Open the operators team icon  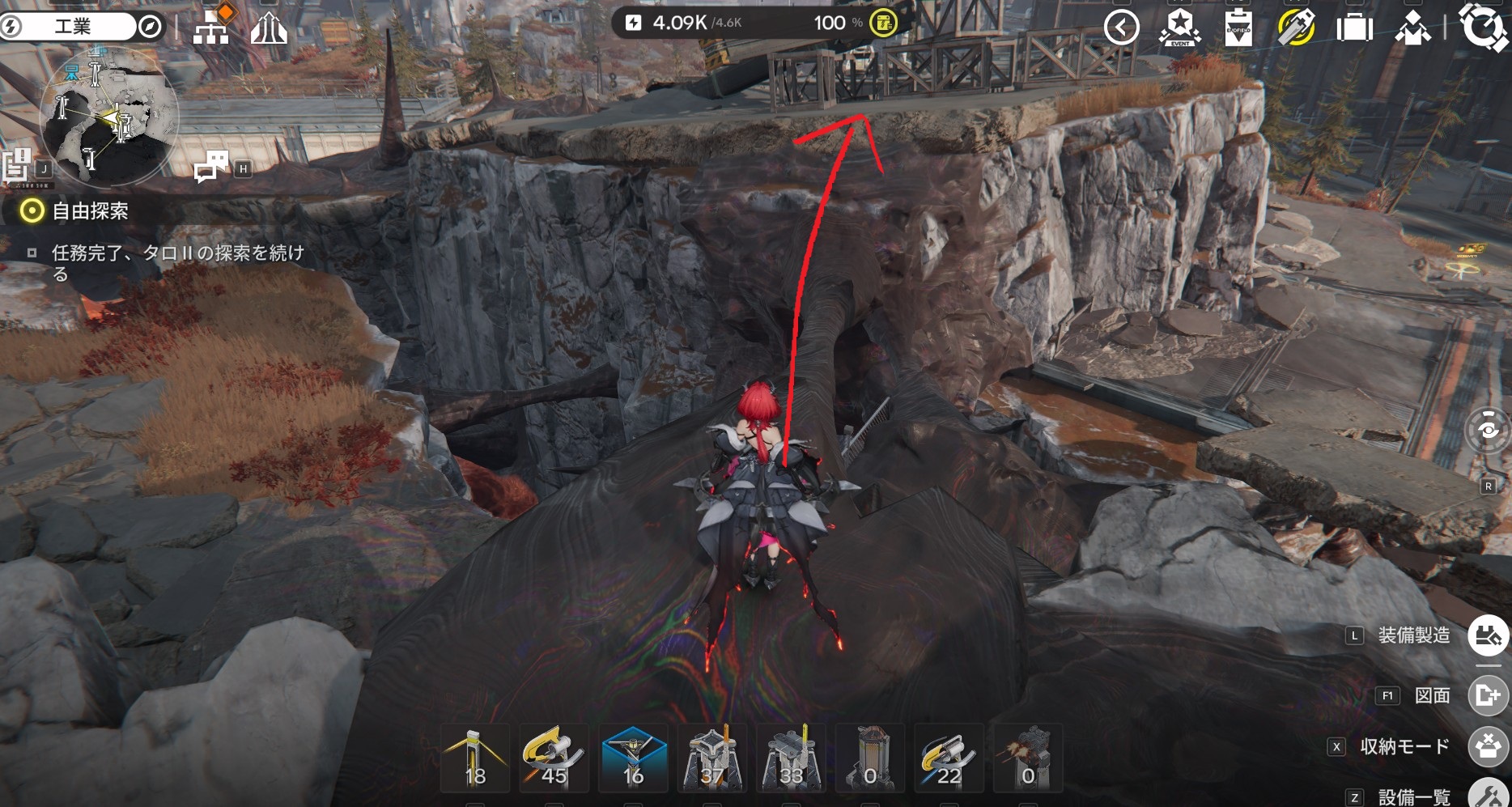(x=1412, y=28)
